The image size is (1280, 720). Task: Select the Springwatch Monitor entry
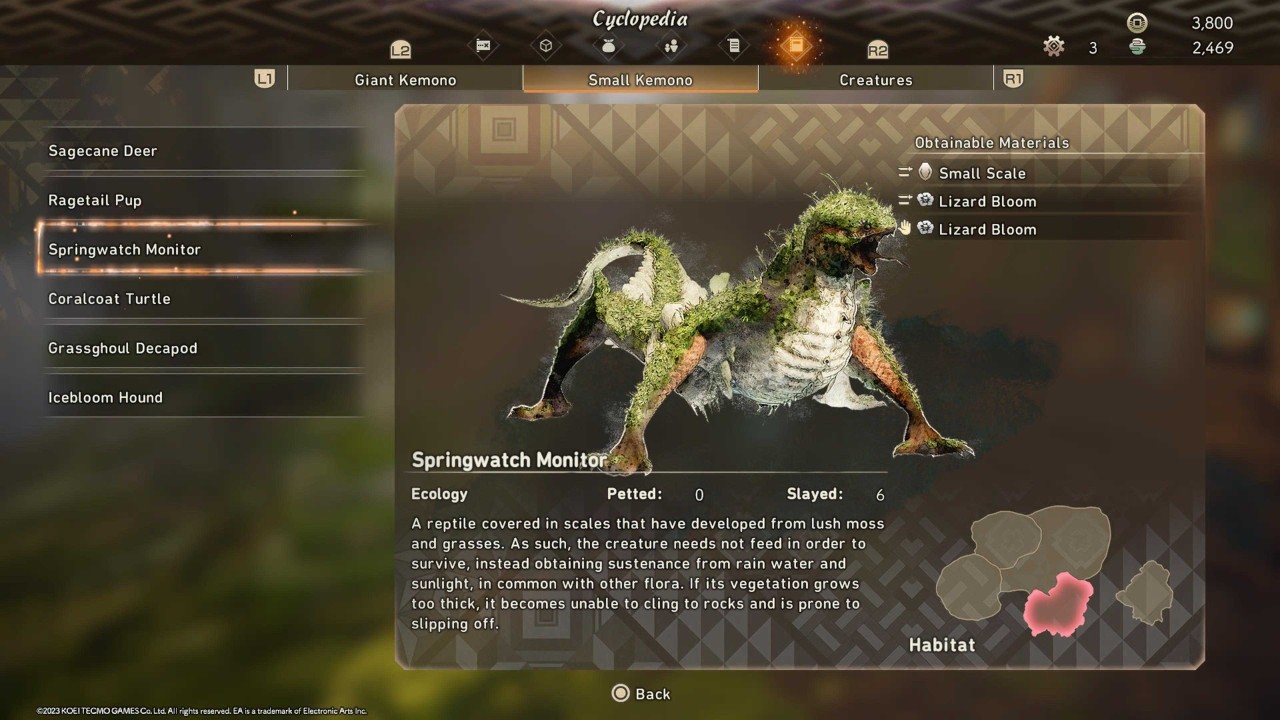point(125,249)
